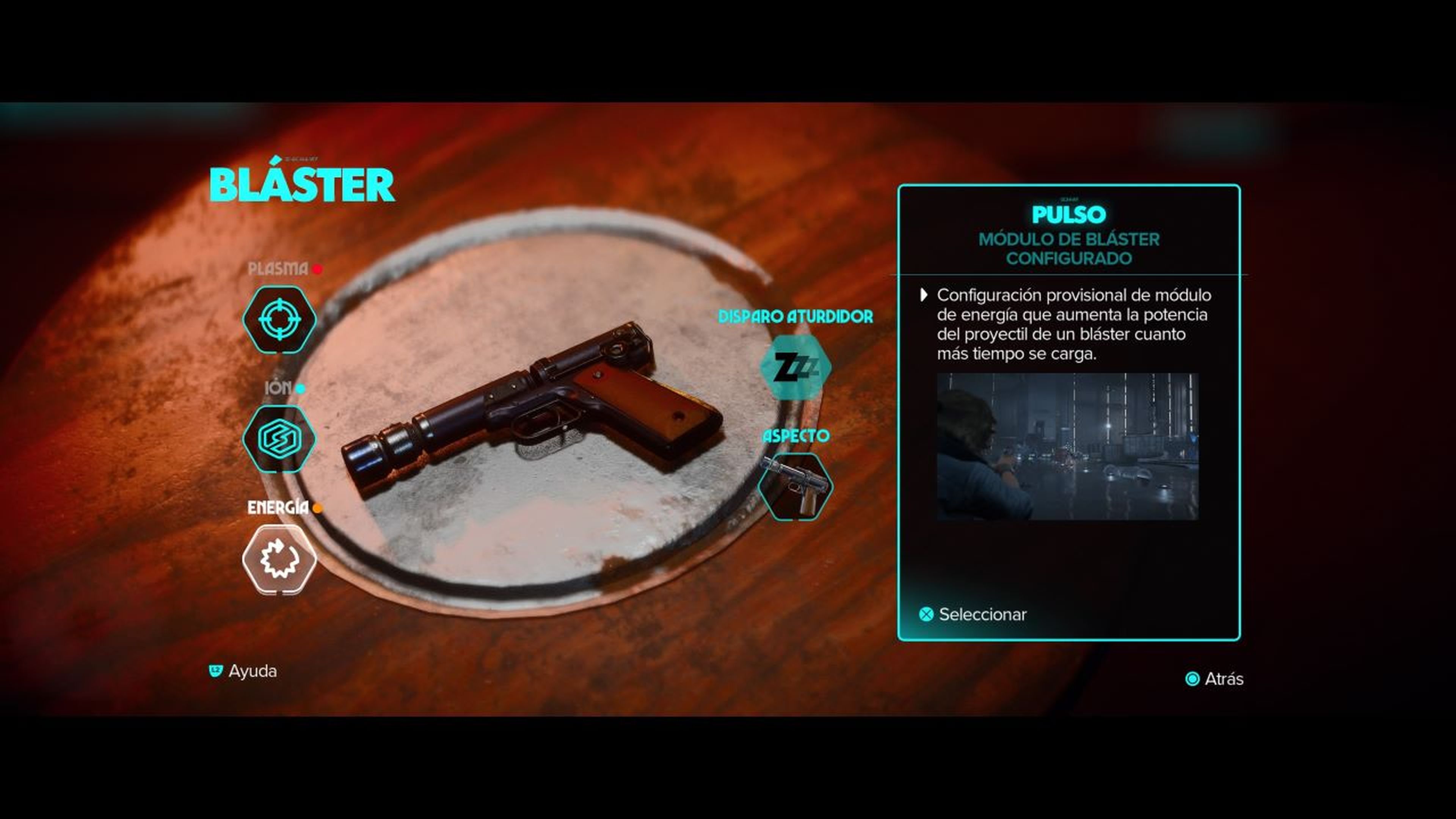View the Pulso module preview thumbnail
This screenshot has width=1456, height=819.
tap(1067, 446)
